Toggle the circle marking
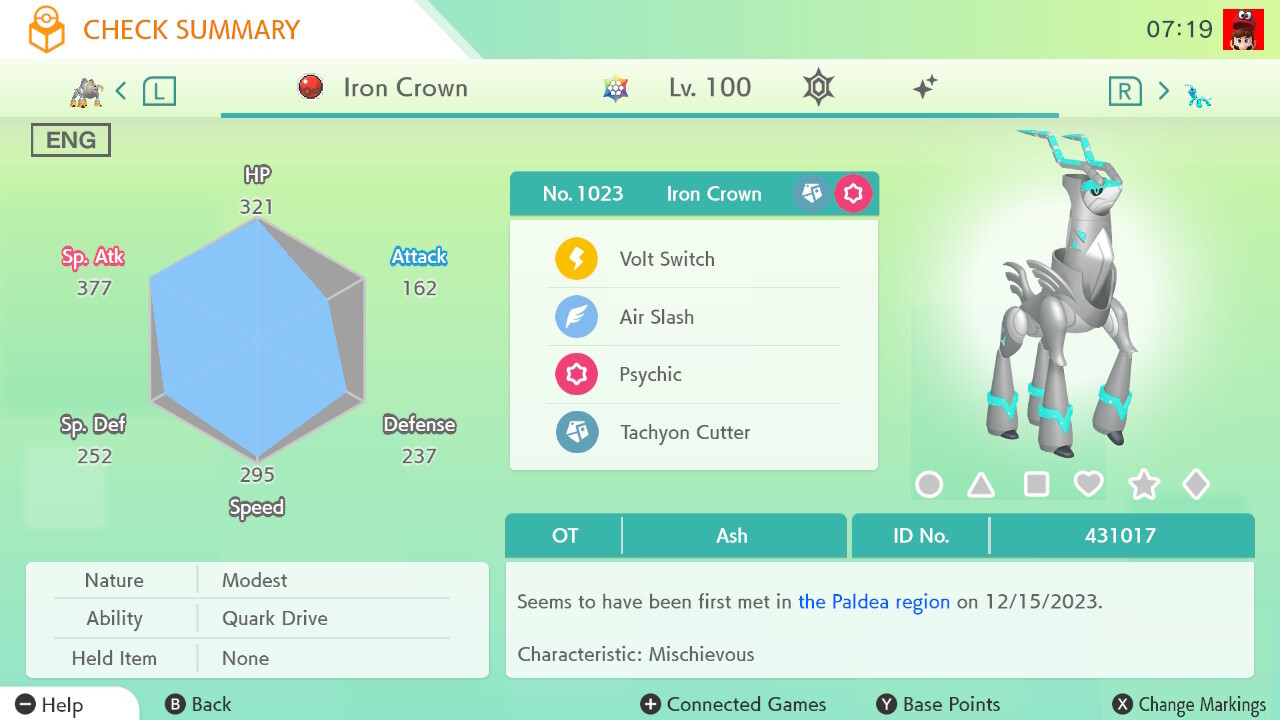The image size is (1280, 720). [x=929, y=485]
